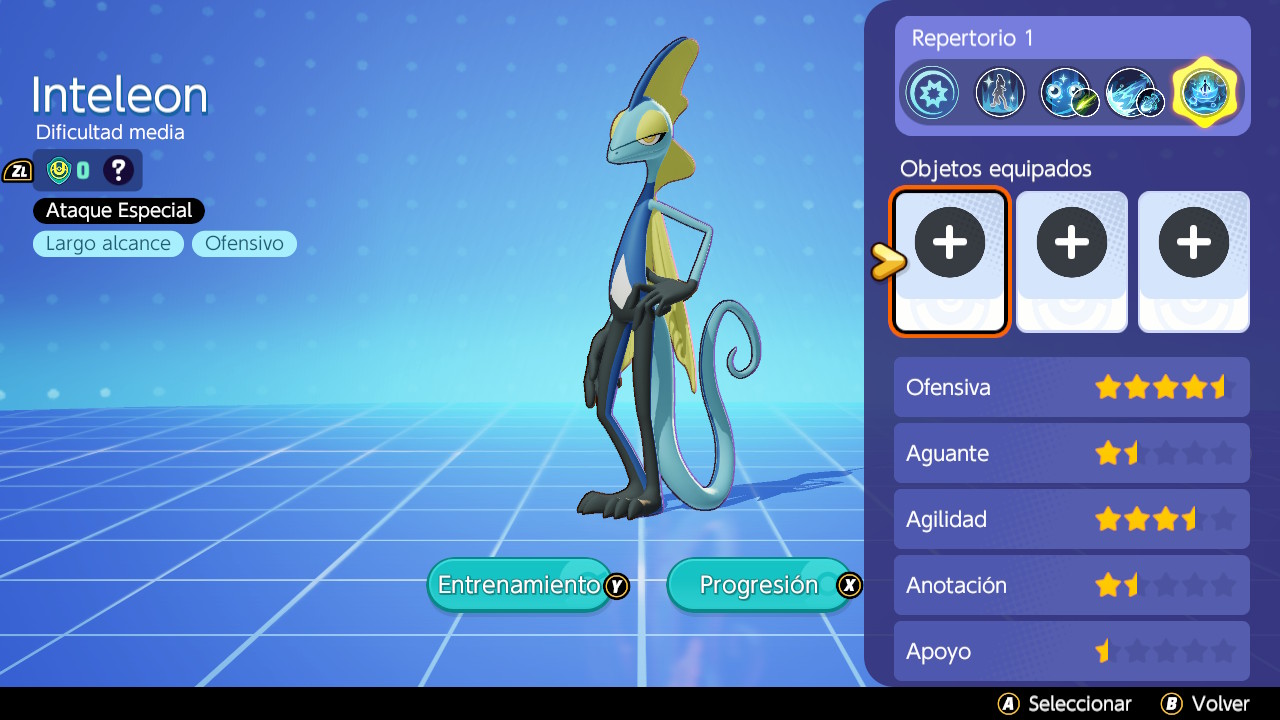Select the Apoyo stat row
The width and height of the screenshot is (1280, 720).
point(1071,651)
